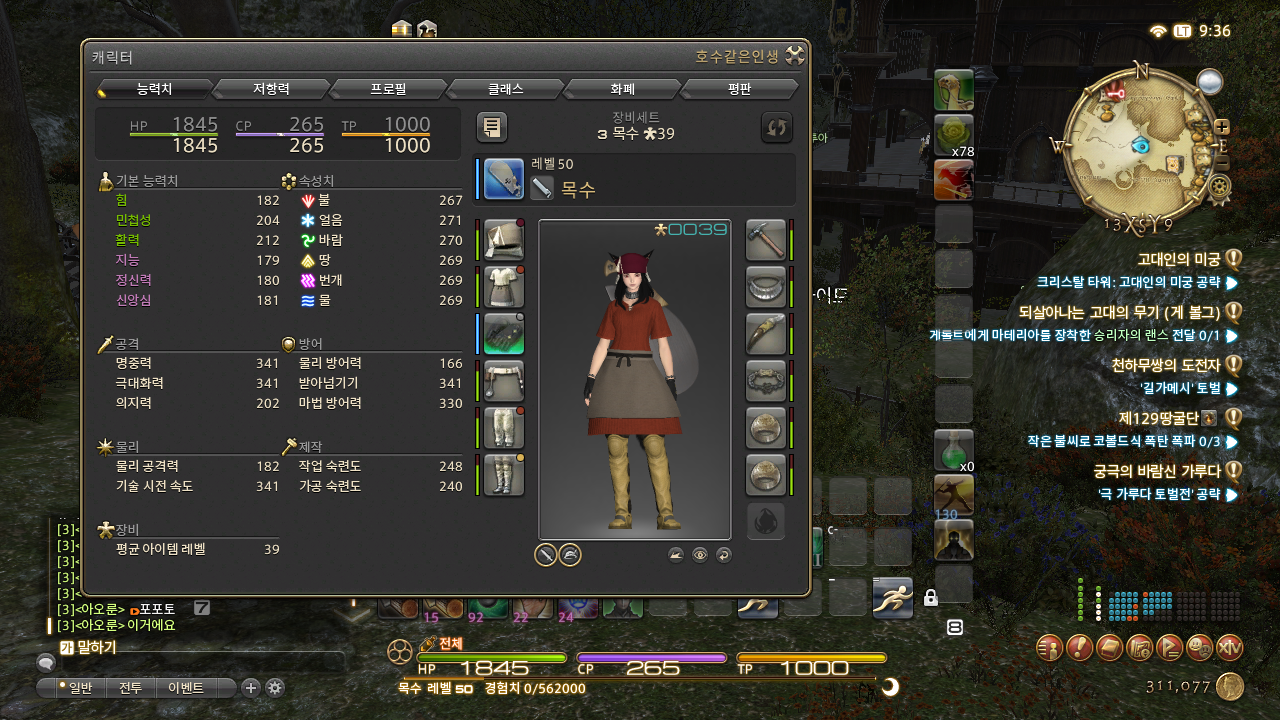
Task: Select the hammer off-hand tool slot
Action: click(766, 241)
